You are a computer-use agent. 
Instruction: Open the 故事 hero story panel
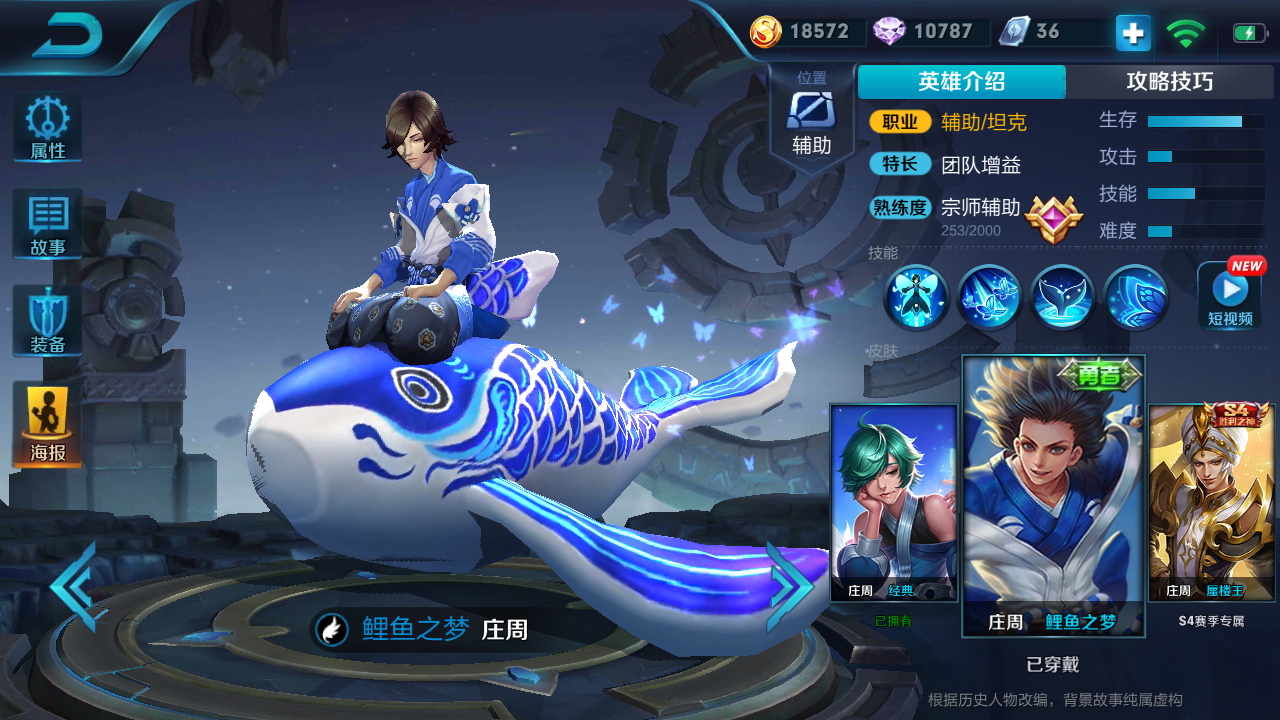coord(46,224)
